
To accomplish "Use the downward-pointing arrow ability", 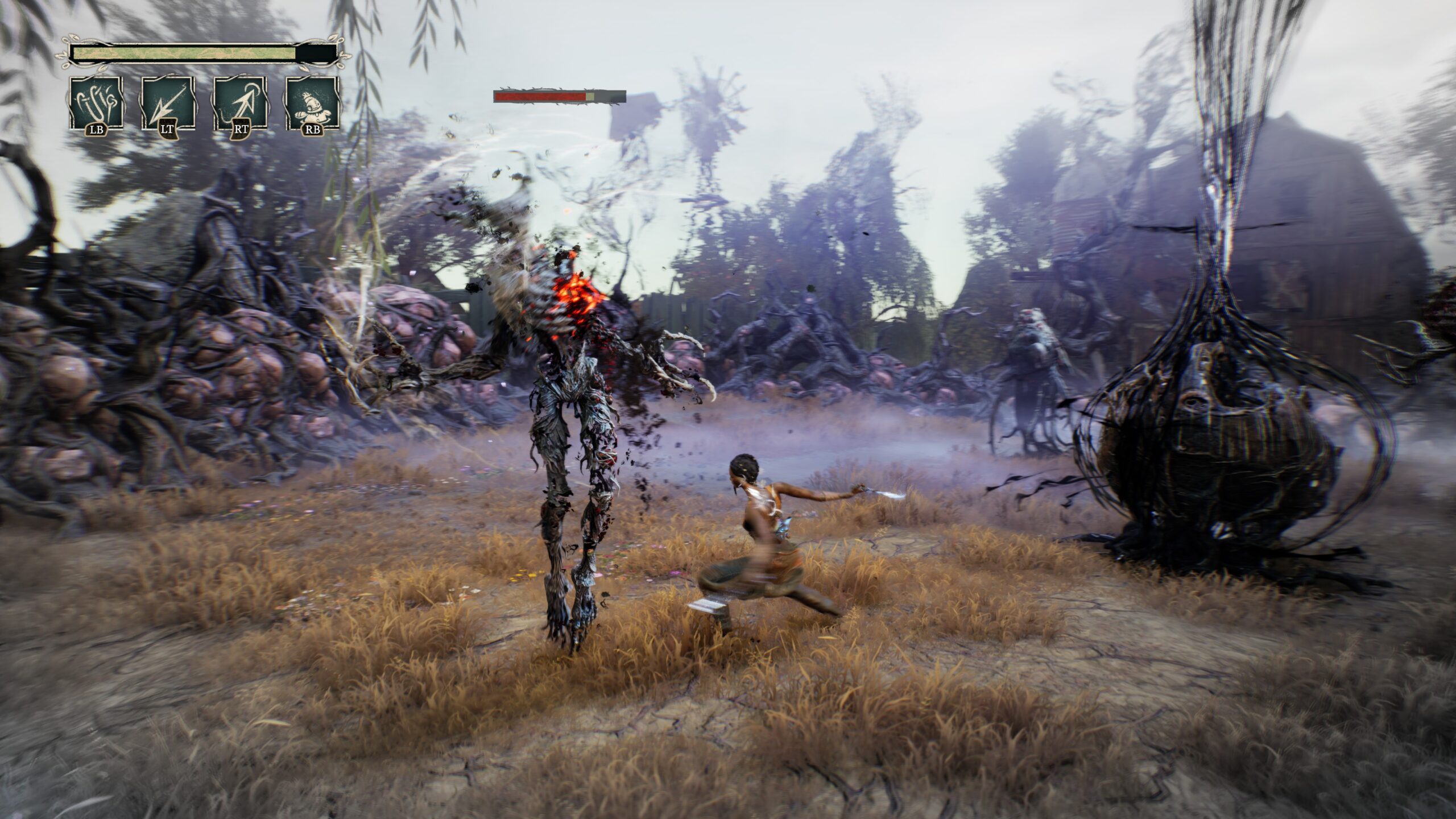I will pyautogui.click(x=167, y=103).
